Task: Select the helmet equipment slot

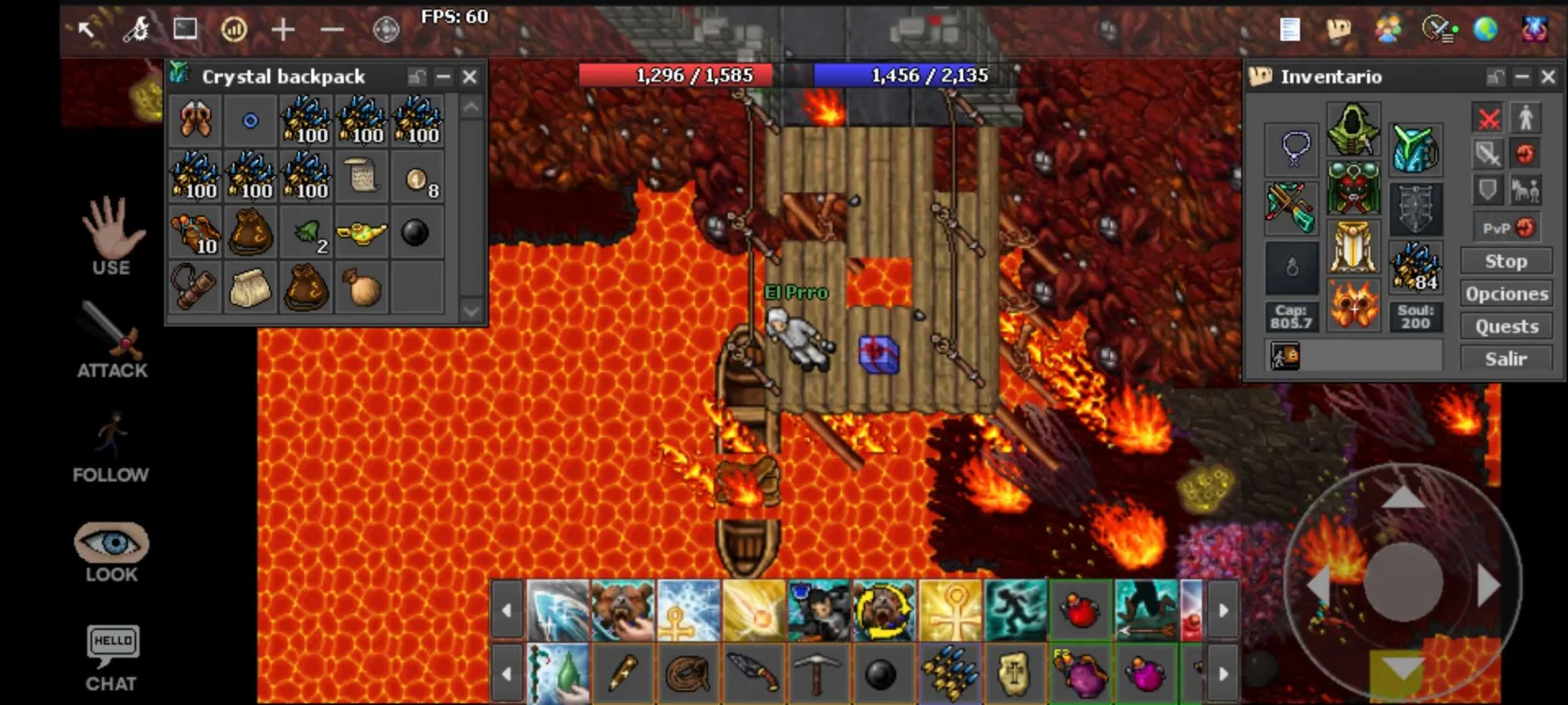Action: pos(1353,130)
